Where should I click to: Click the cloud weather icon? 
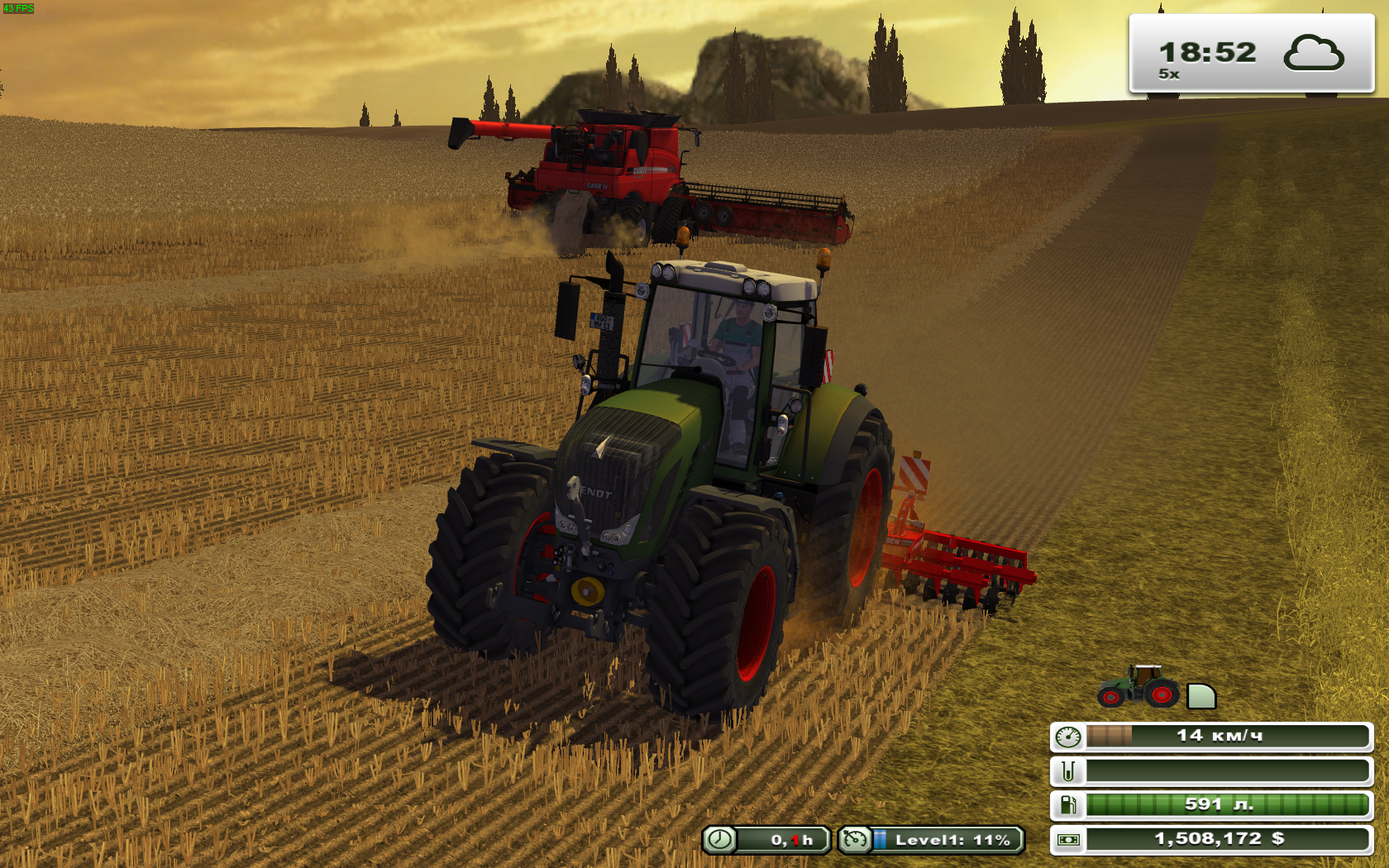tap(1313, 54)
